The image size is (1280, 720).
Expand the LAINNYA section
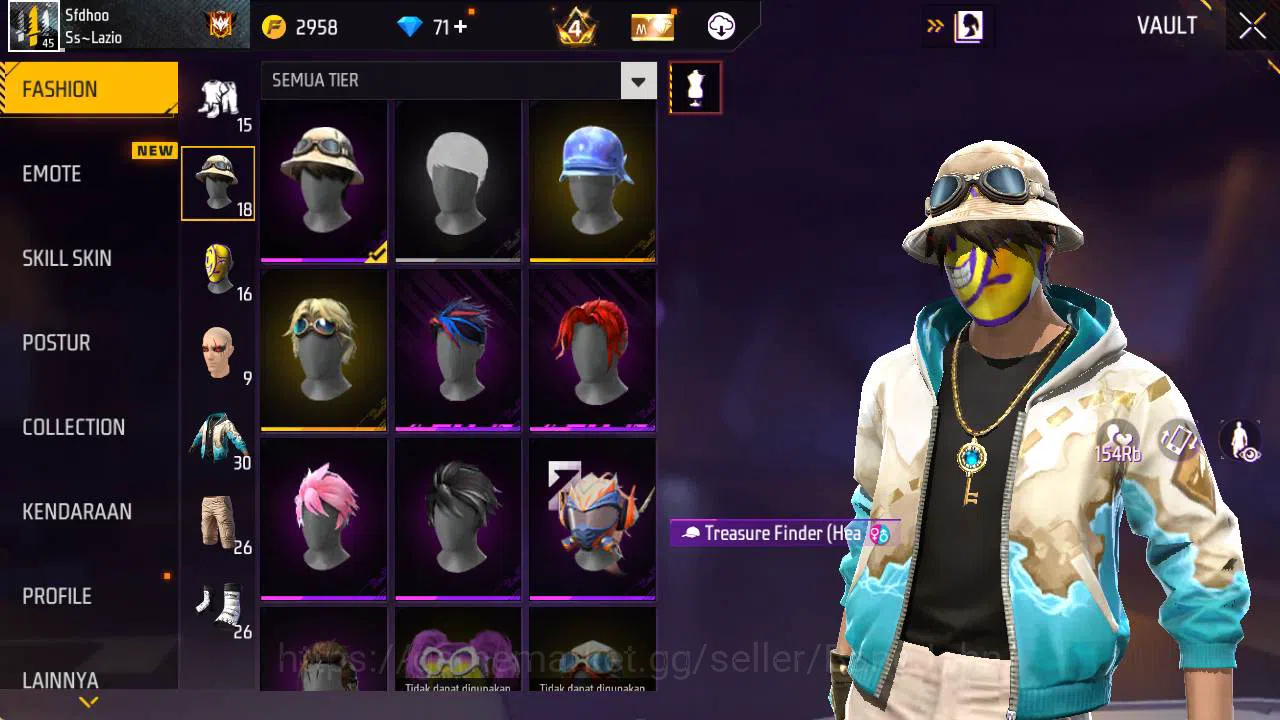coord(60,680)
